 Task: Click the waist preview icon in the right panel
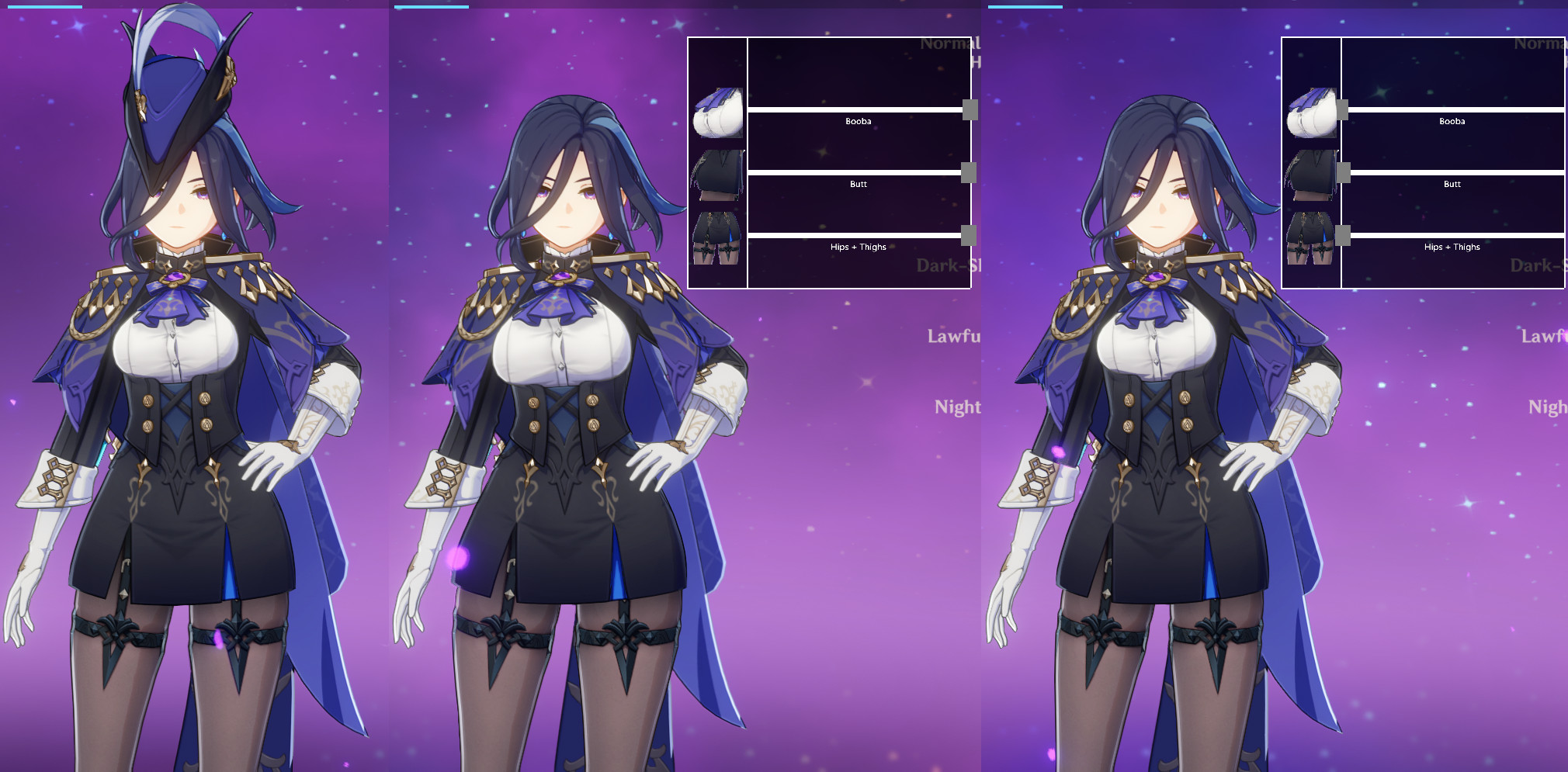coord(1312,177)
